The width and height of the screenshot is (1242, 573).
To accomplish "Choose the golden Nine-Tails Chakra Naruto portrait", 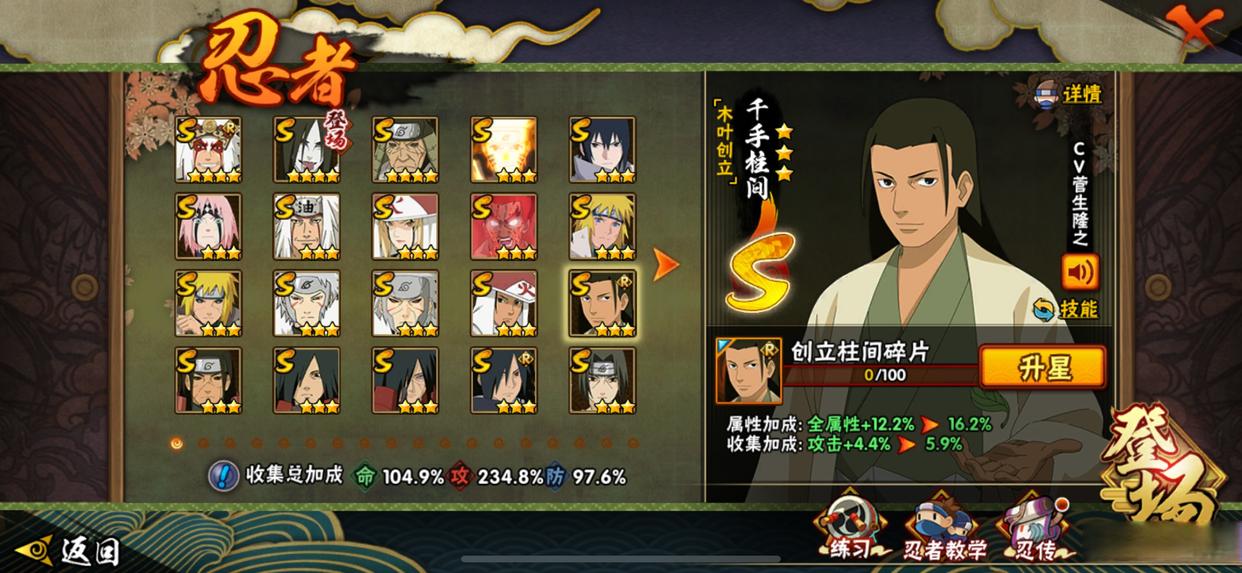I will coord(504,150).
